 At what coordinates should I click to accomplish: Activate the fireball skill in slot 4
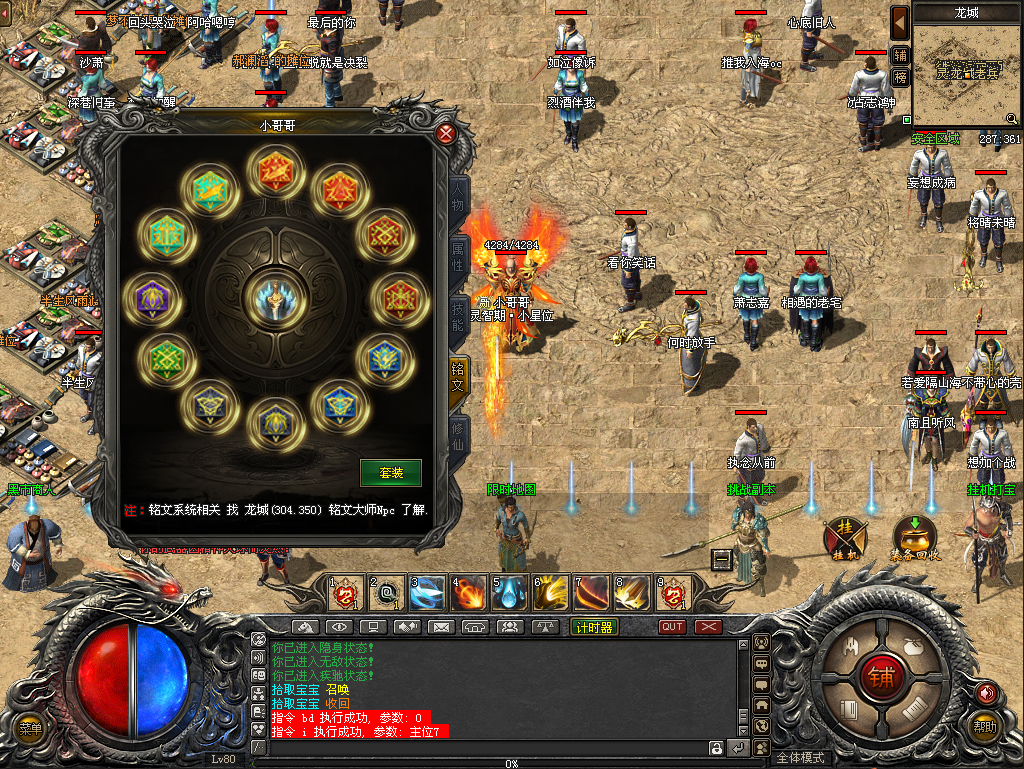468,594
